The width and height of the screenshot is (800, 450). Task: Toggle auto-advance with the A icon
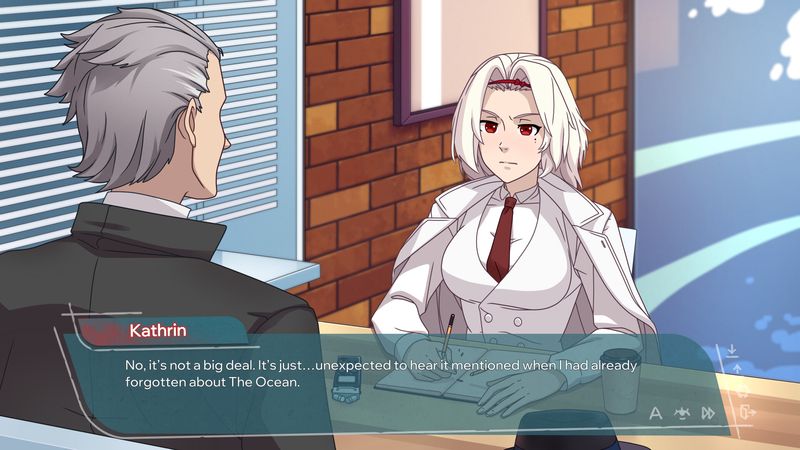[656, 412]
